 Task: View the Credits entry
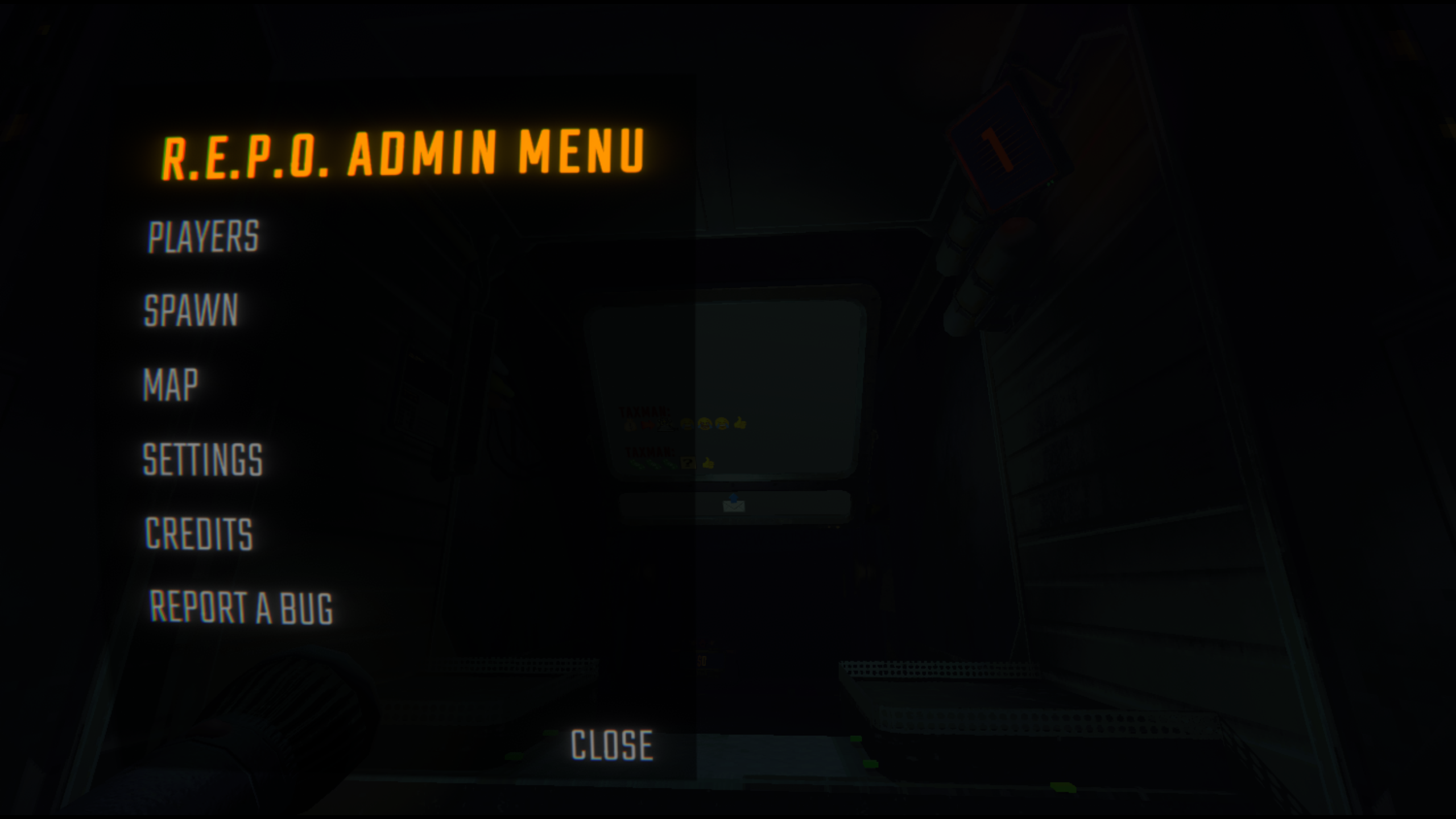197,533
